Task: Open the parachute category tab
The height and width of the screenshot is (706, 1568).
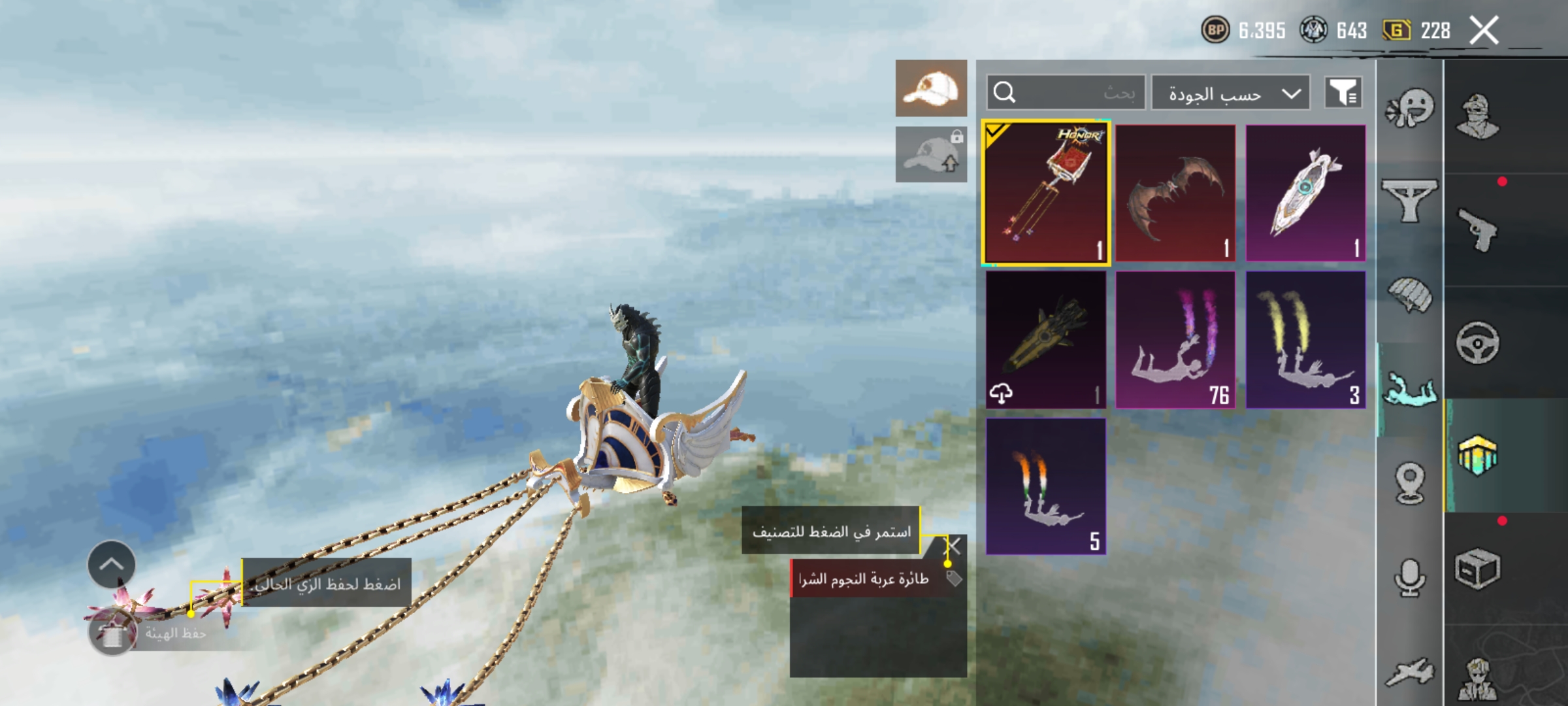Action: tap(1409, 295)
